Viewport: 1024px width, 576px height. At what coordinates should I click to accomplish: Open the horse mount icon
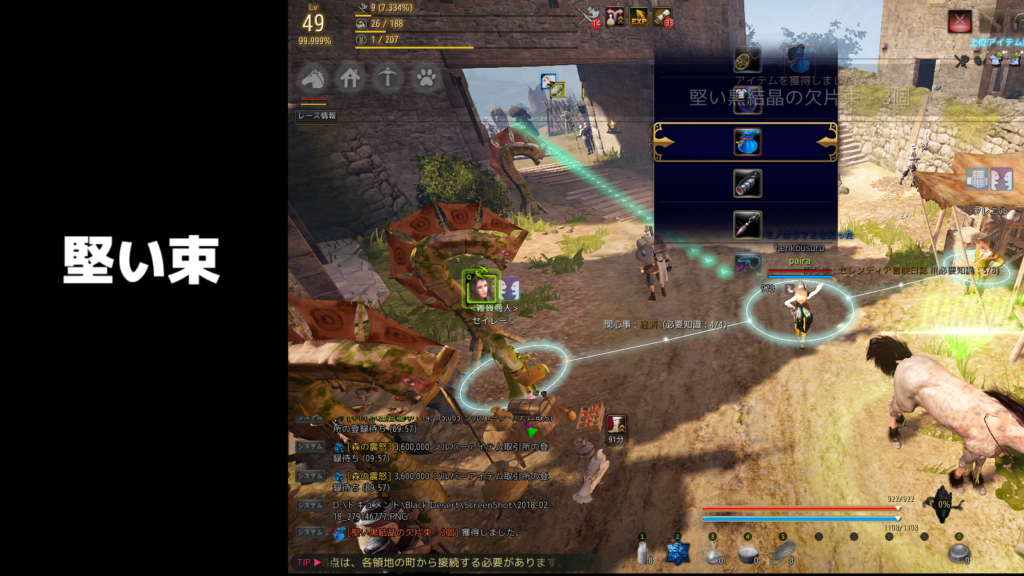point(313,78)
